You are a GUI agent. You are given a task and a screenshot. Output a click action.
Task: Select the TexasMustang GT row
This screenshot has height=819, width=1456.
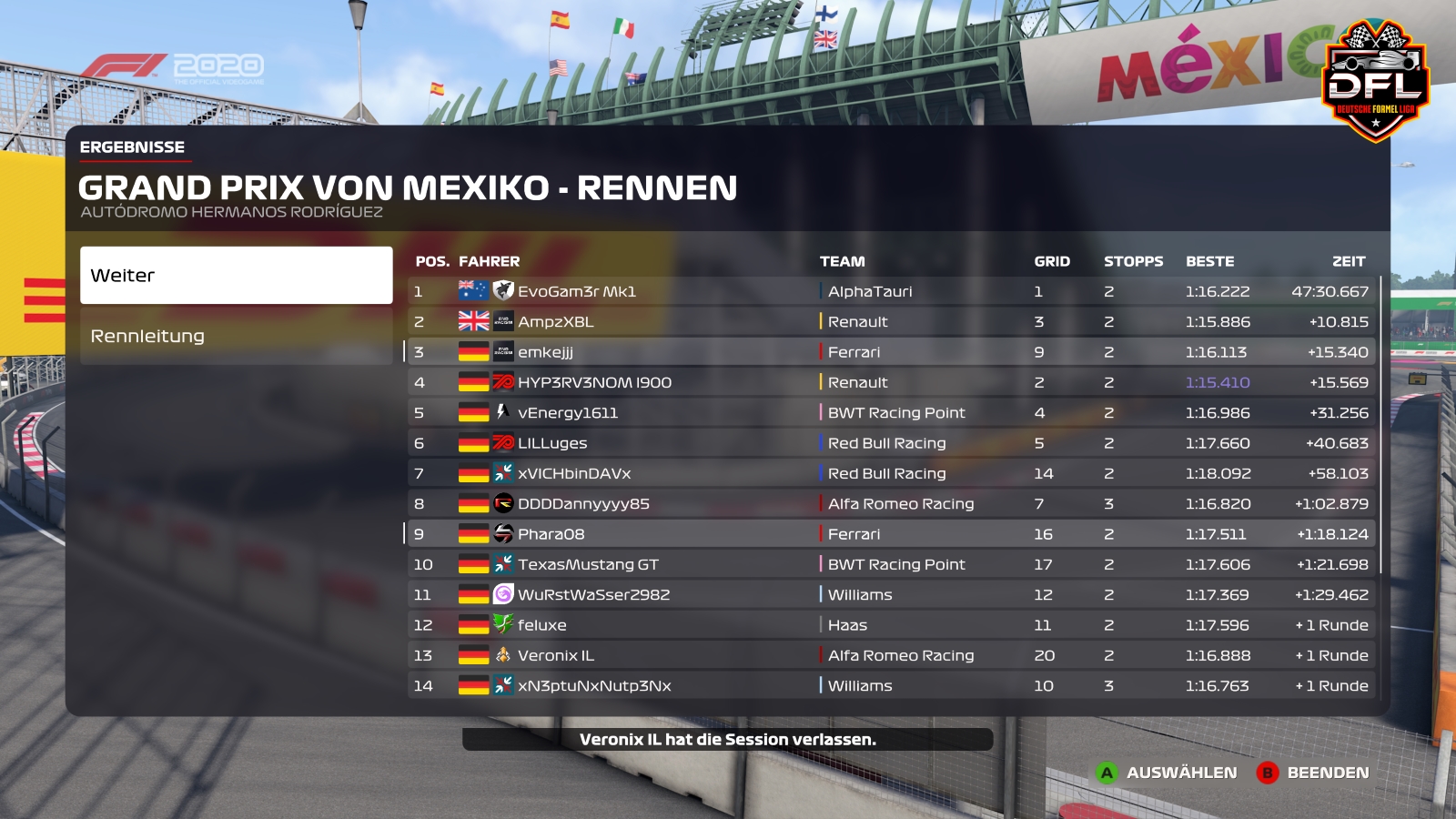(588, 564)
